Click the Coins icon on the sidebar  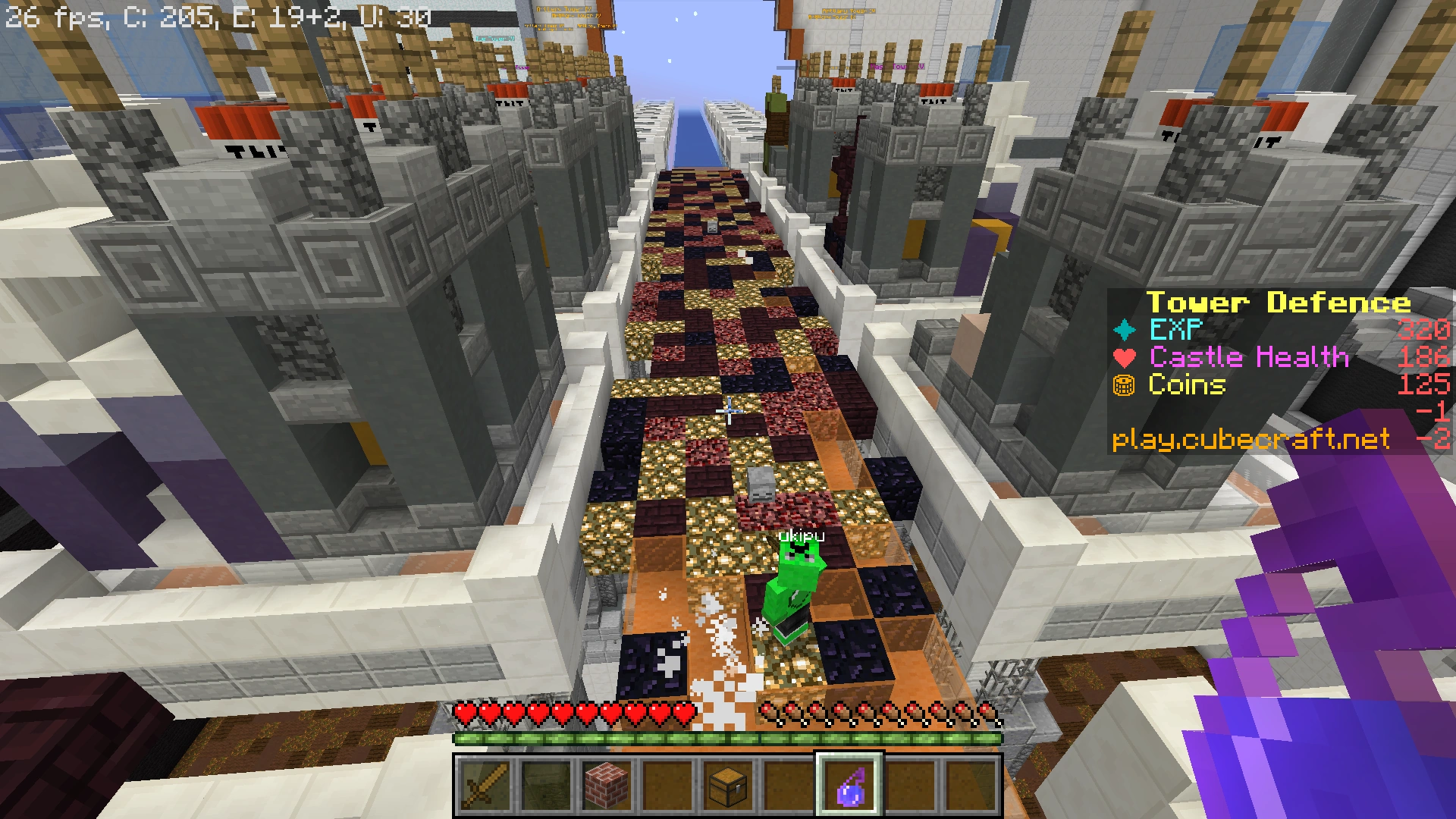point(1125,386)
